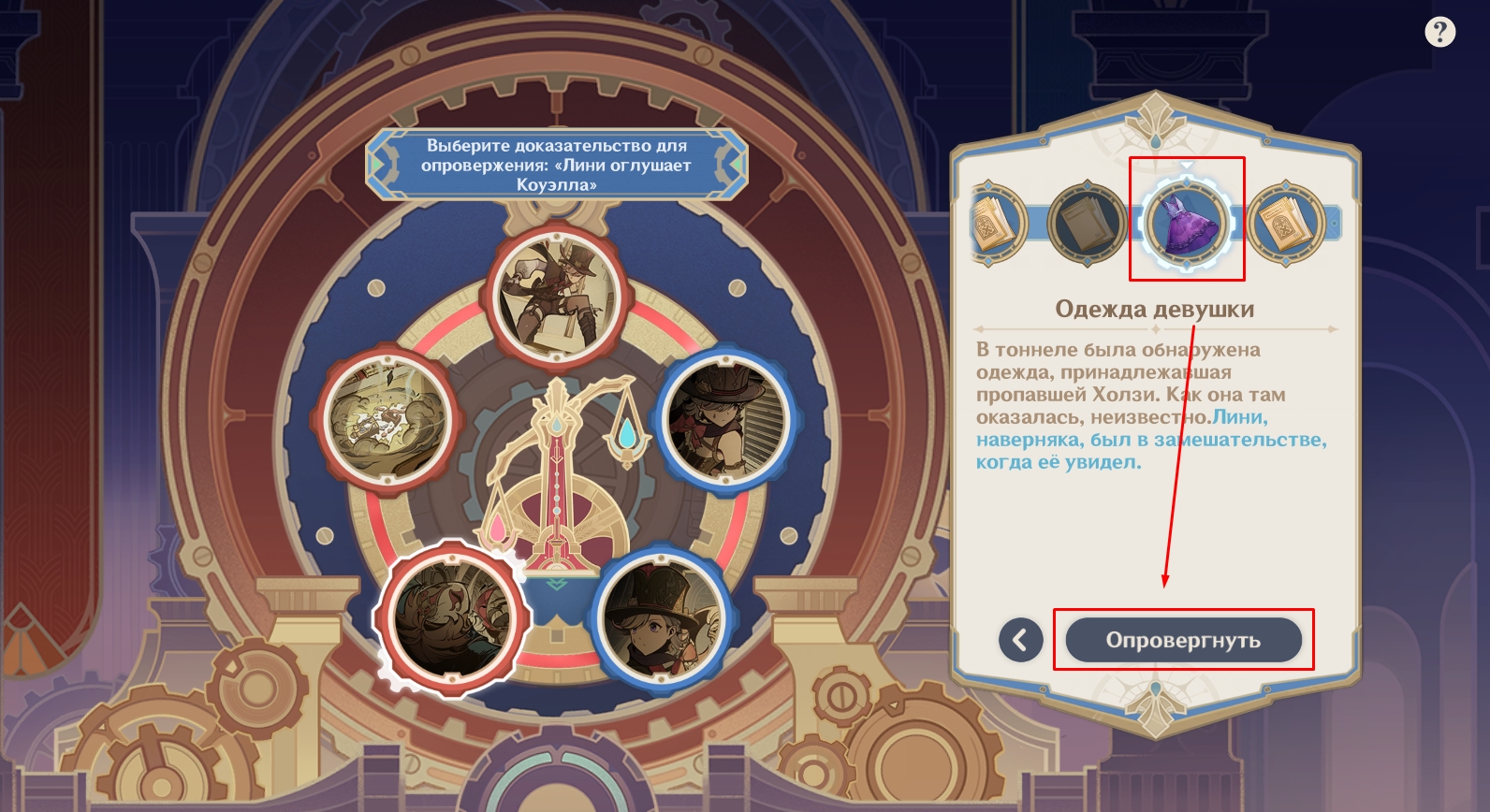Go back with the left arrow button
The image size is (1490, 812).
click(x=1020, y=640)
